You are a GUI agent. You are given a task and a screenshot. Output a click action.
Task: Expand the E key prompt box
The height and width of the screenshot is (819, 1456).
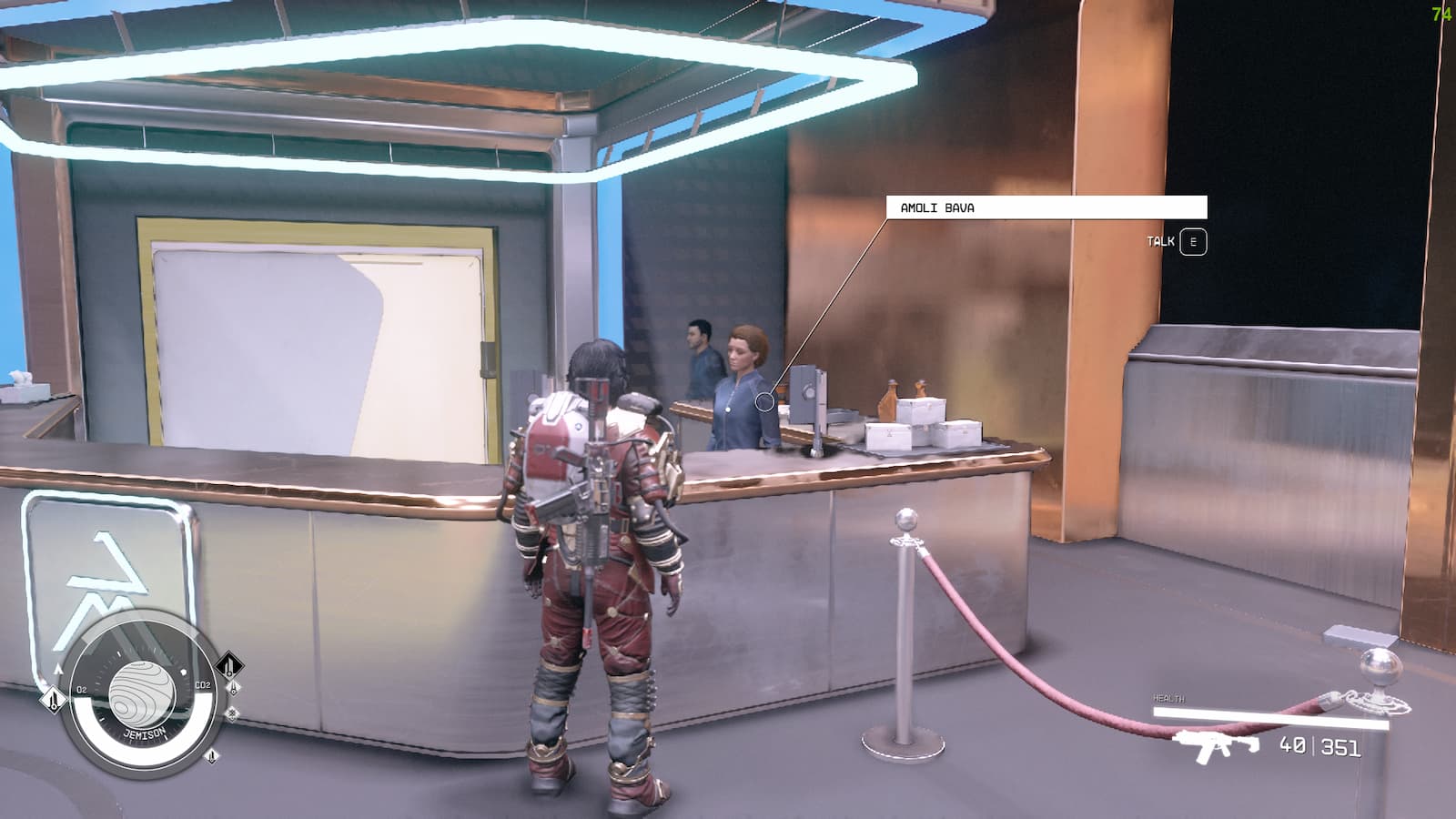point(1195,242)
